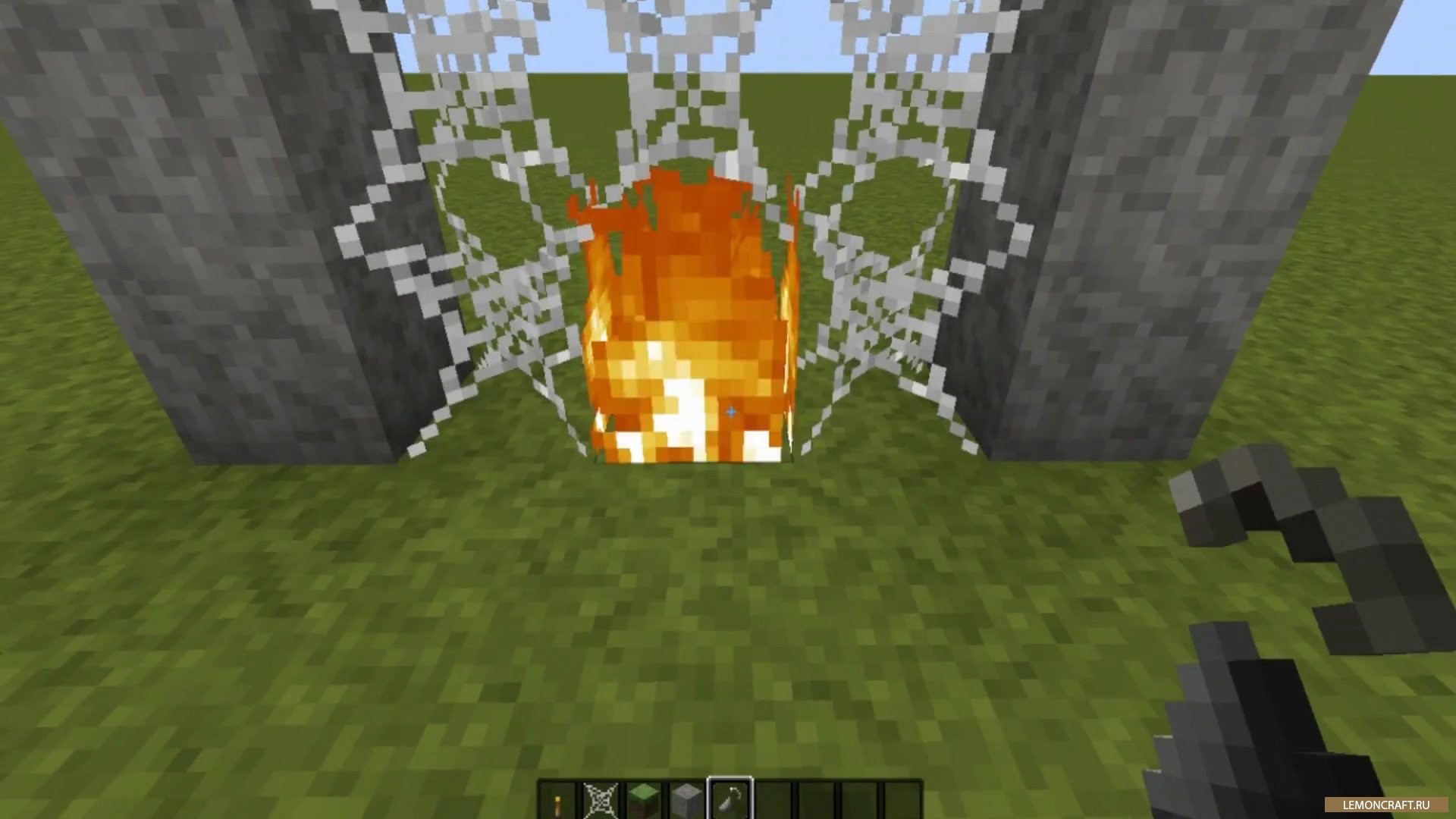Select the torch hotbar slot

click(559, 800)
